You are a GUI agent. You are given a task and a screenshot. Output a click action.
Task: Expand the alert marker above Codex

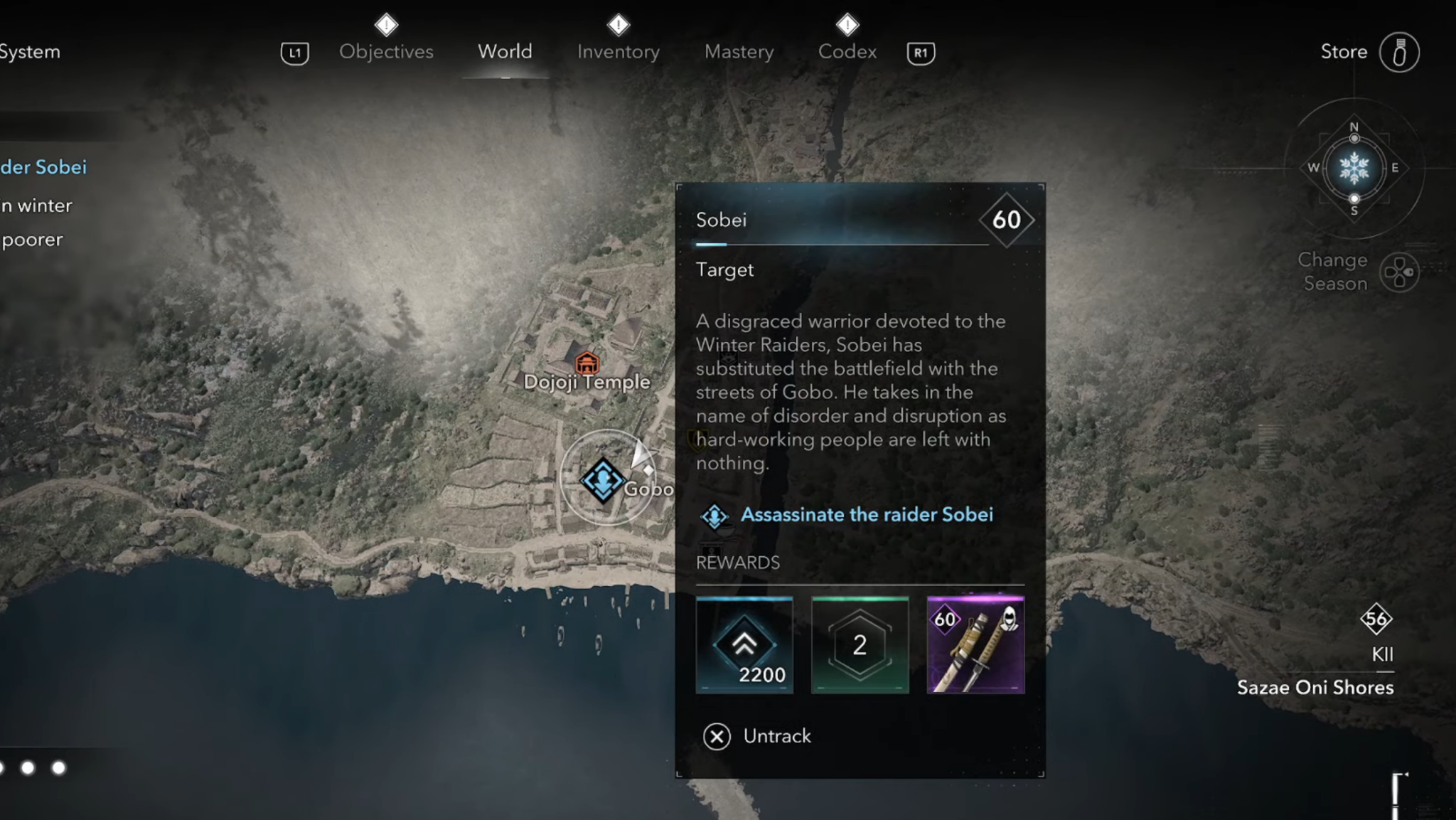[847, 23]
